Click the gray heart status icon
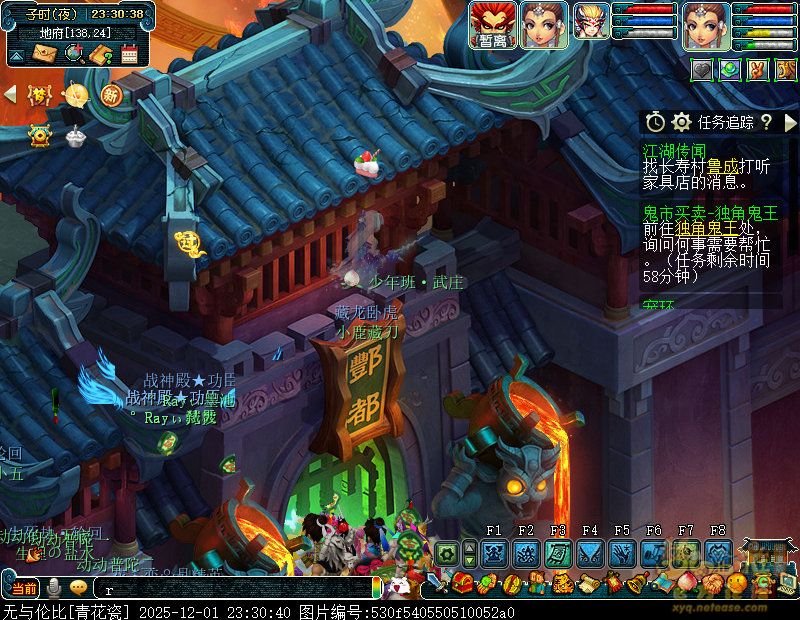The image size is (800, 620). click(701, 69)
